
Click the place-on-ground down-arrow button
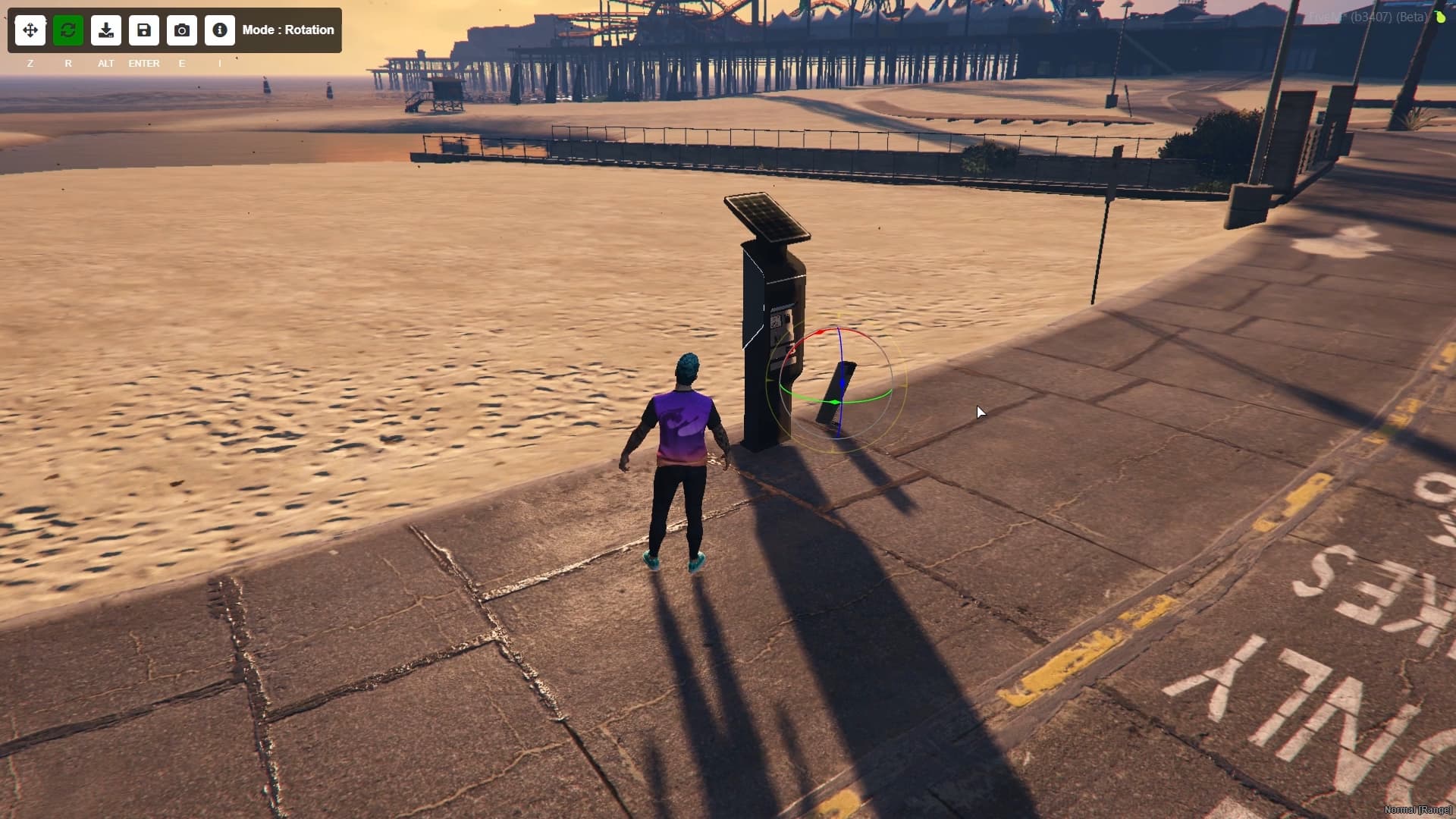pyautogui.click(x=106, y=30)
